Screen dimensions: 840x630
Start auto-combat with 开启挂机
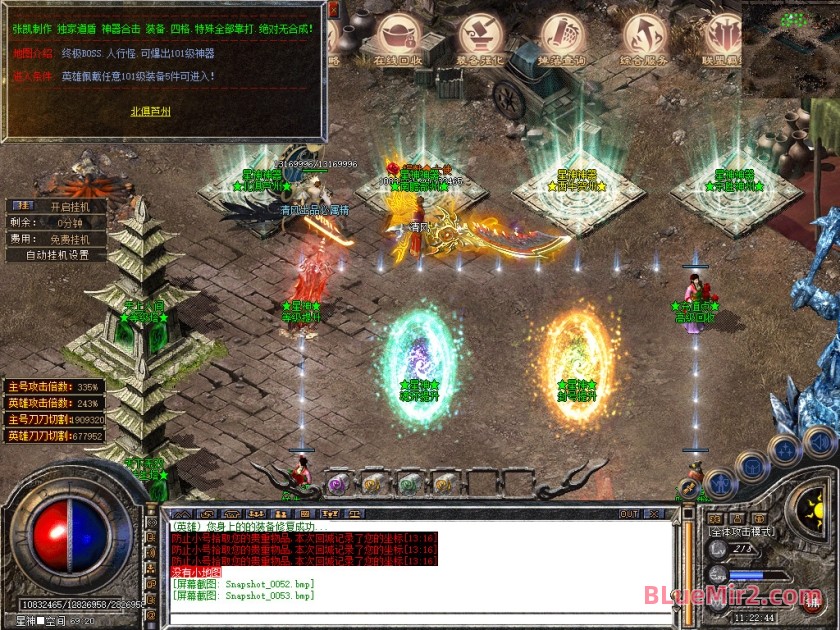tap(69, 206)
